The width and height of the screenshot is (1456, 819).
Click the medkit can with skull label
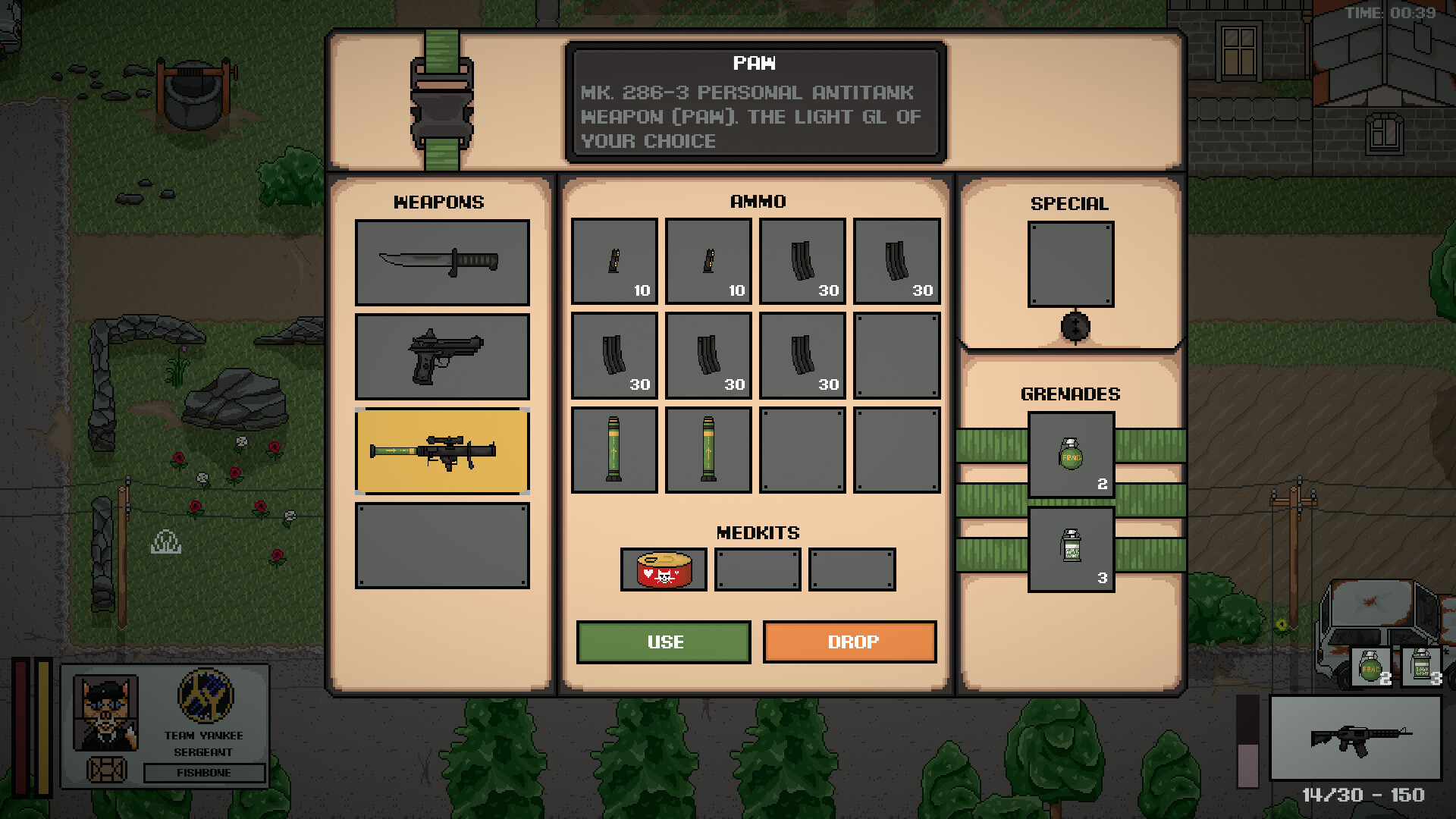pos(664,569)
